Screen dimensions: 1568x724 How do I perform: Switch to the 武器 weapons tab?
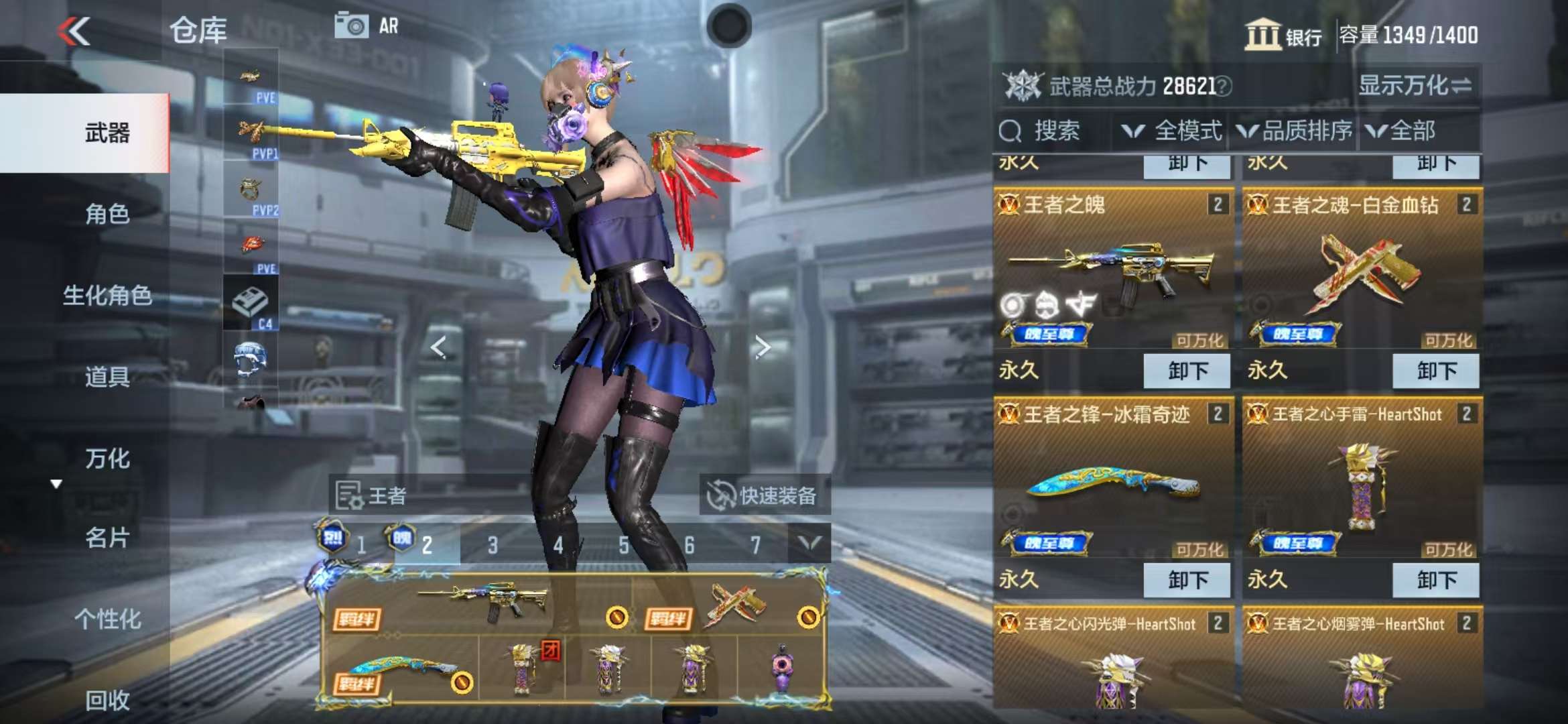point(107,133)
